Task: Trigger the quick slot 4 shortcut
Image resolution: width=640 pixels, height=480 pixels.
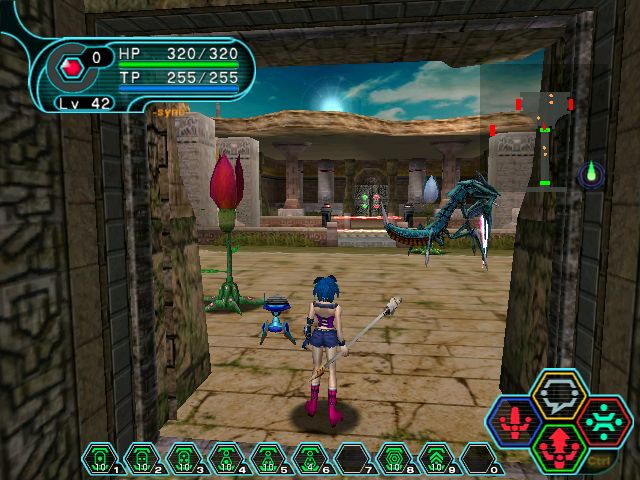Action: pos(227,459)
